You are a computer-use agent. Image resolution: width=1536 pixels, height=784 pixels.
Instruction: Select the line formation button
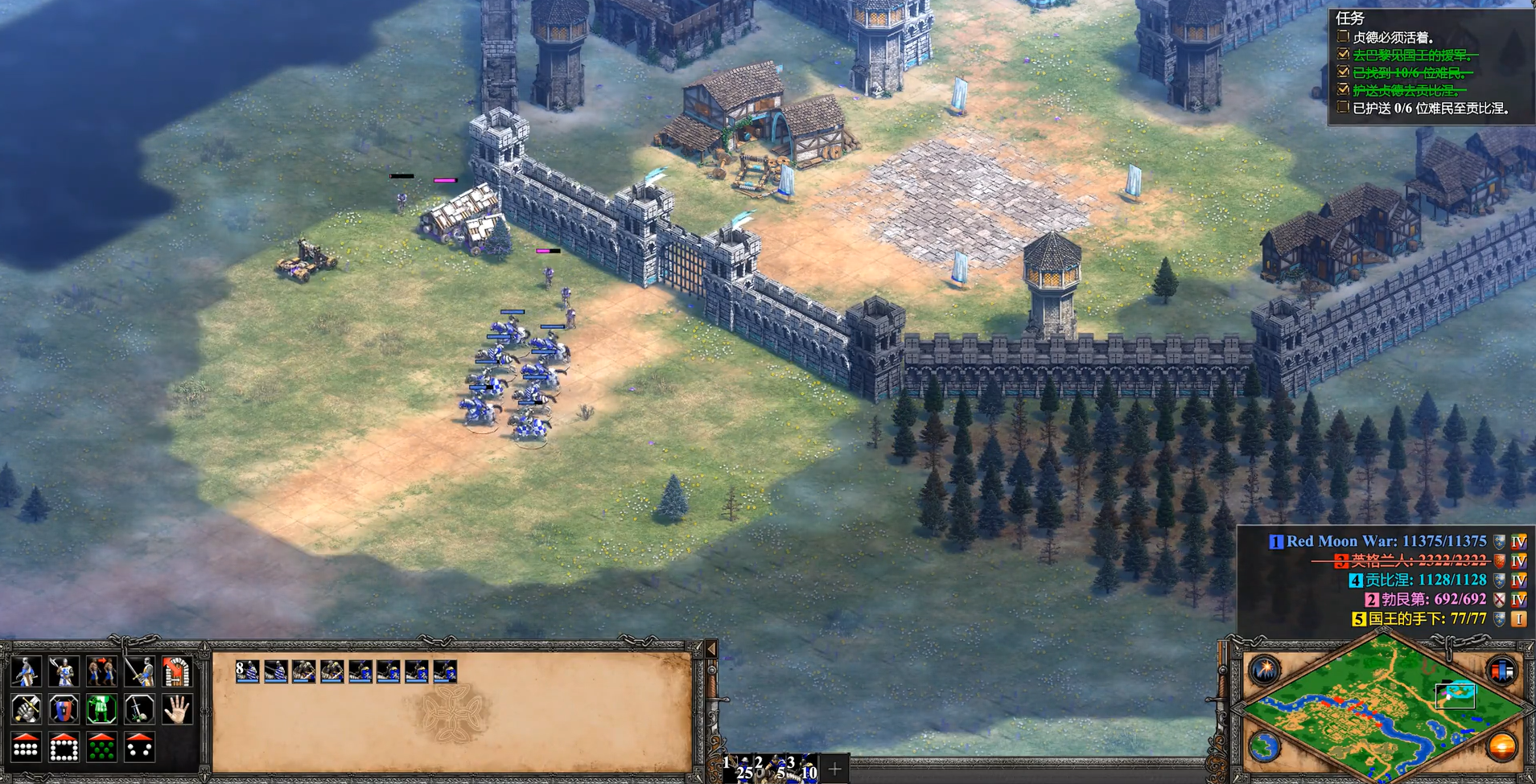[x=26, y=747]
